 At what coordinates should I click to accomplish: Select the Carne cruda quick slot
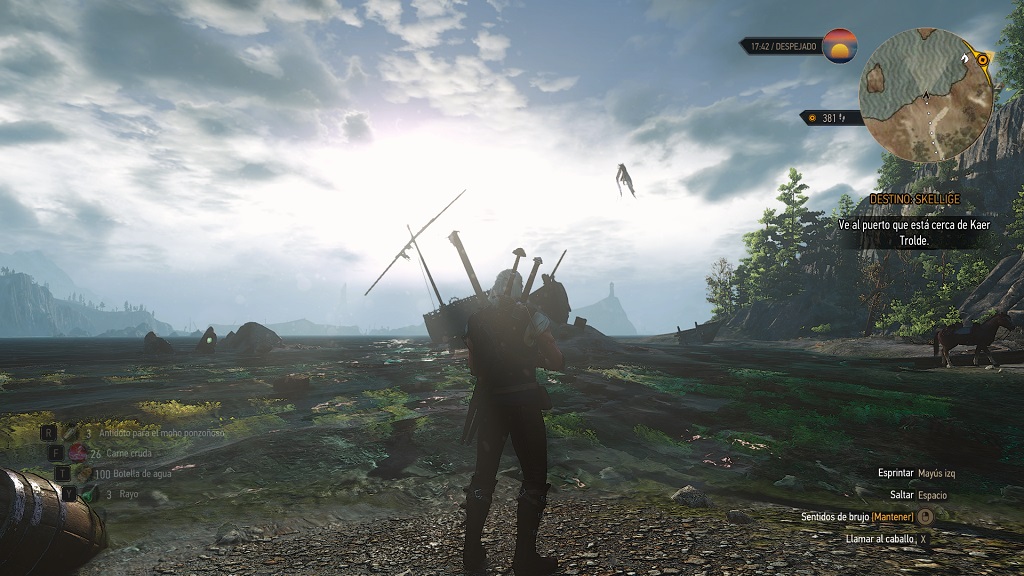tap(77, 453)
